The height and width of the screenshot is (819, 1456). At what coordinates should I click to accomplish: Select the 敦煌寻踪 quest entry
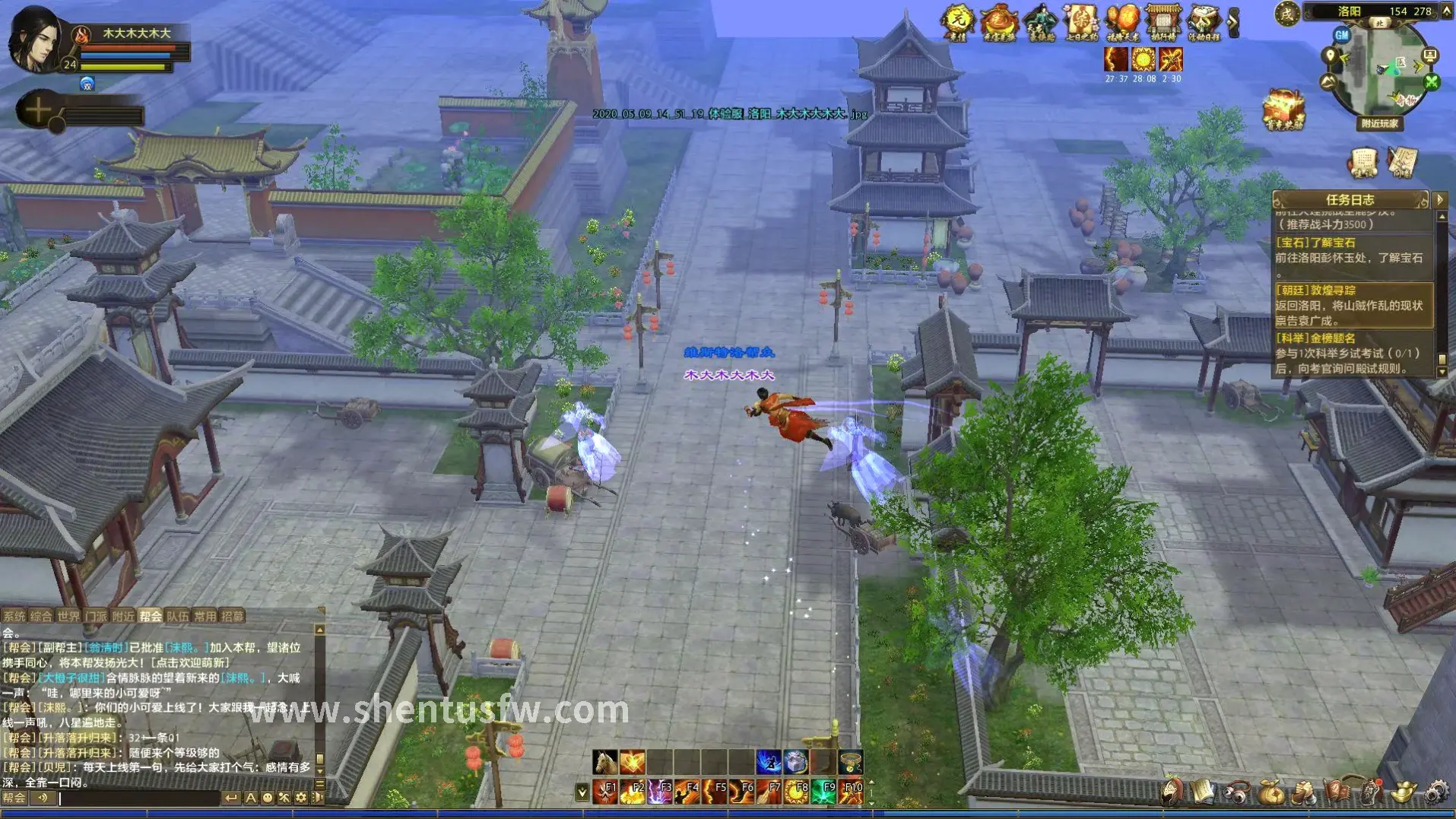(x=1352, y=305)
